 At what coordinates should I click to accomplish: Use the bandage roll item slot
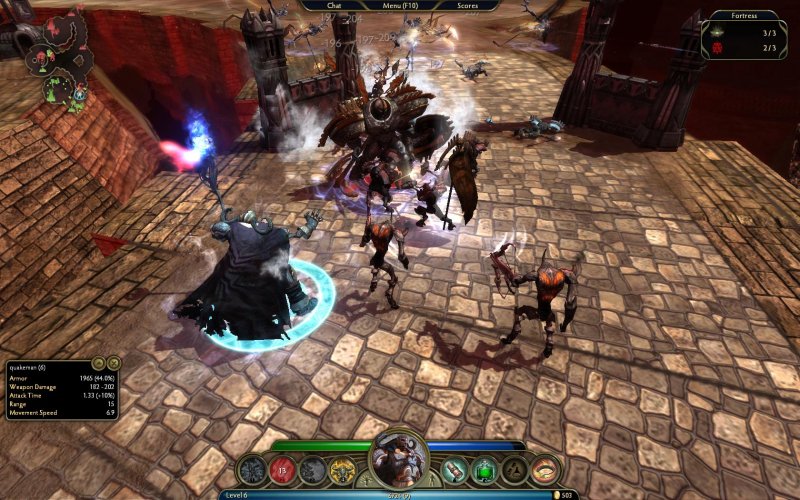455,470
